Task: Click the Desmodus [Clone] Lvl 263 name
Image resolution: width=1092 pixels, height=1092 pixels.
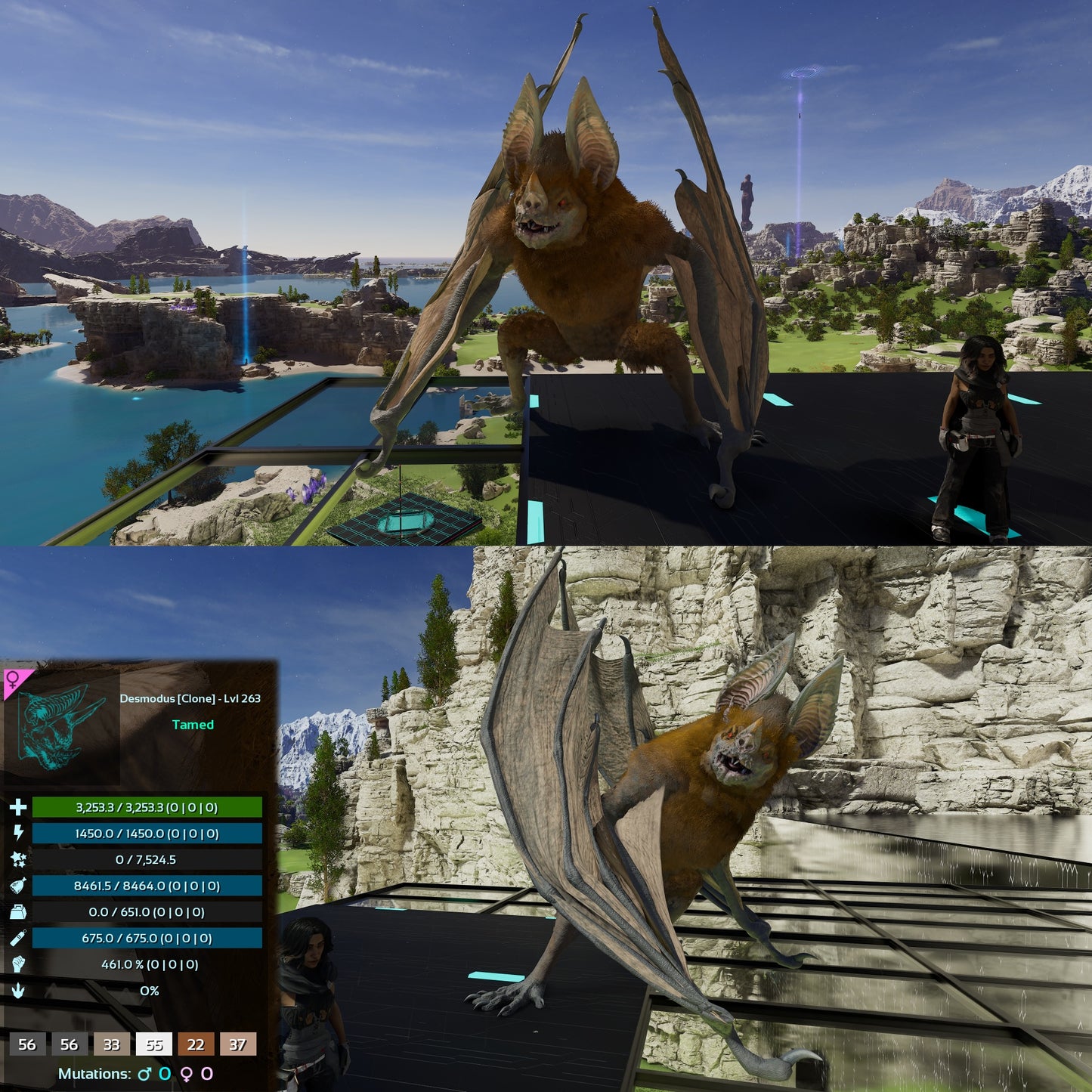Action: [191, 699]
